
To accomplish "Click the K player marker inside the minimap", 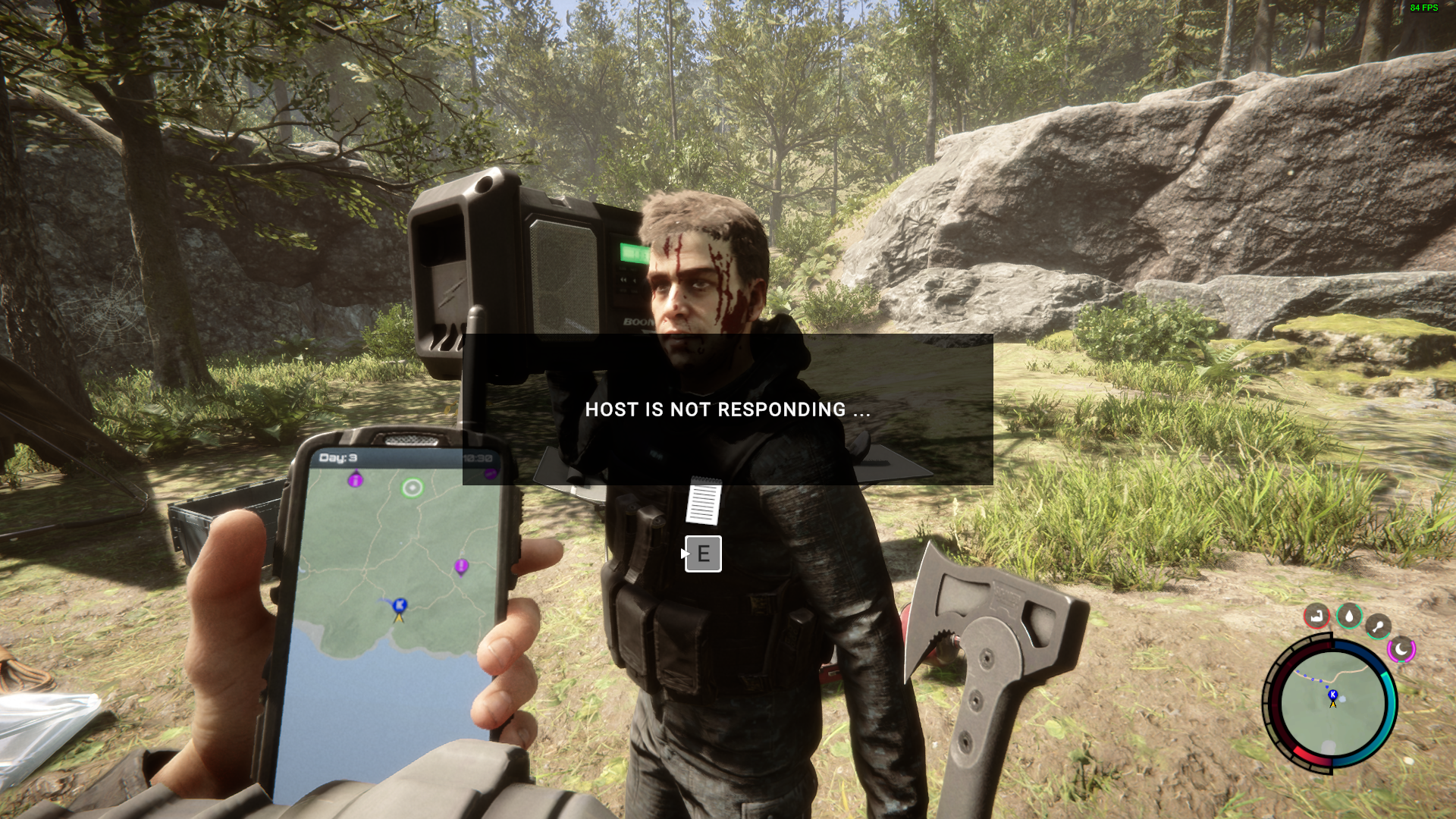I will point(1332,694).
